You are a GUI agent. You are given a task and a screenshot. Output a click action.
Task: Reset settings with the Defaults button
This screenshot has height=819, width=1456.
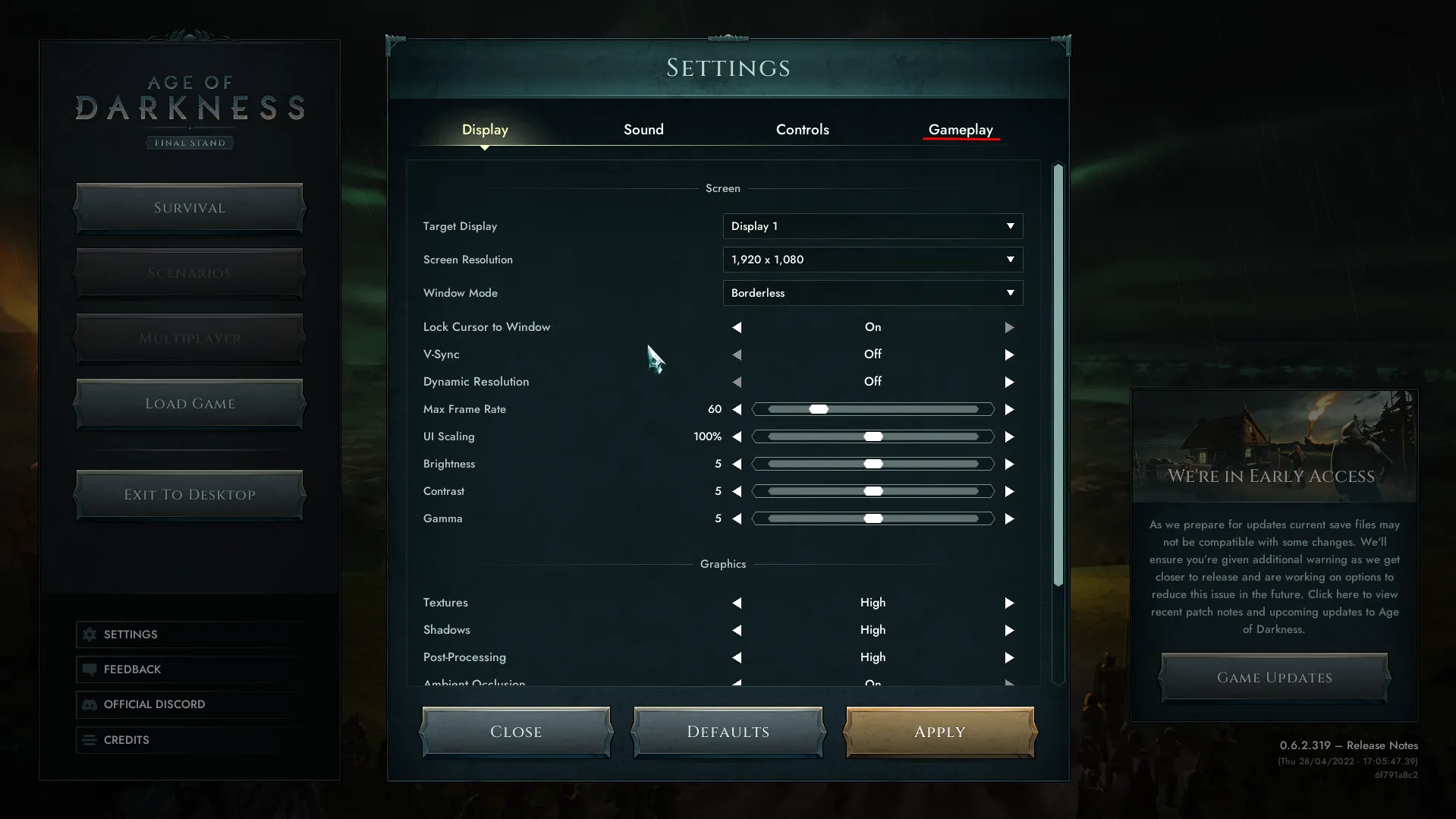pyautogui.click(x=728, y=732)
